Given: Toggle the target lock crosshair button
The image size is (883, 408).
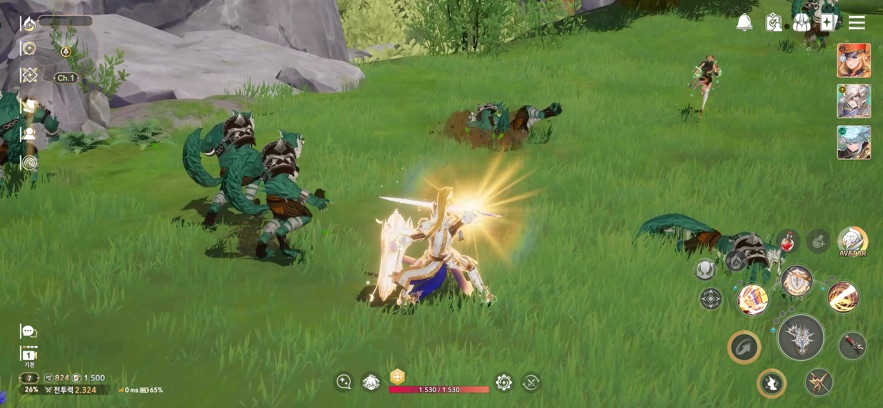Looking at the screenshot, I should point(711,298).
